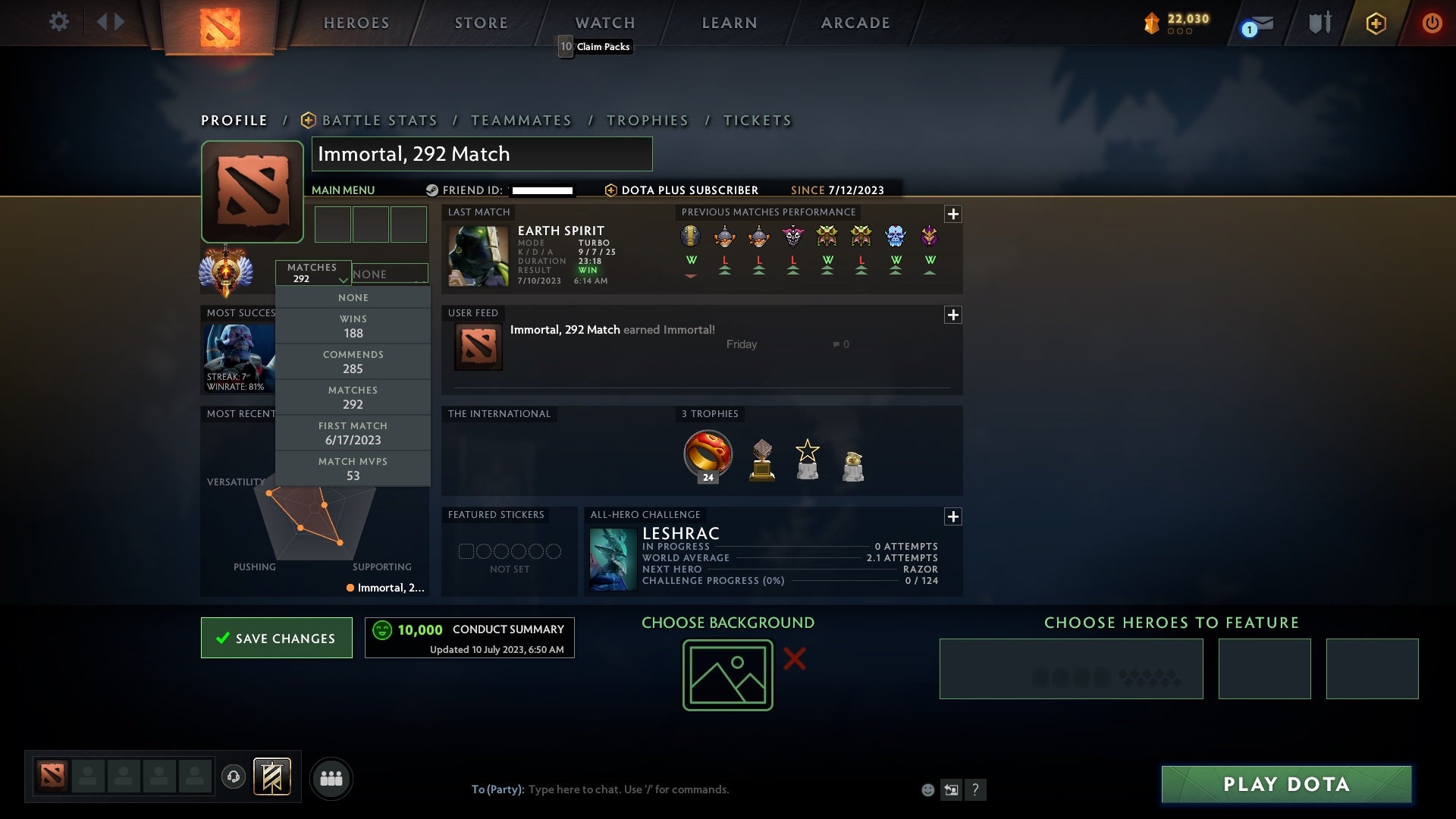Open the NONE stat selector dropdown
The image size is (1456, 819).
coord(390,274)
